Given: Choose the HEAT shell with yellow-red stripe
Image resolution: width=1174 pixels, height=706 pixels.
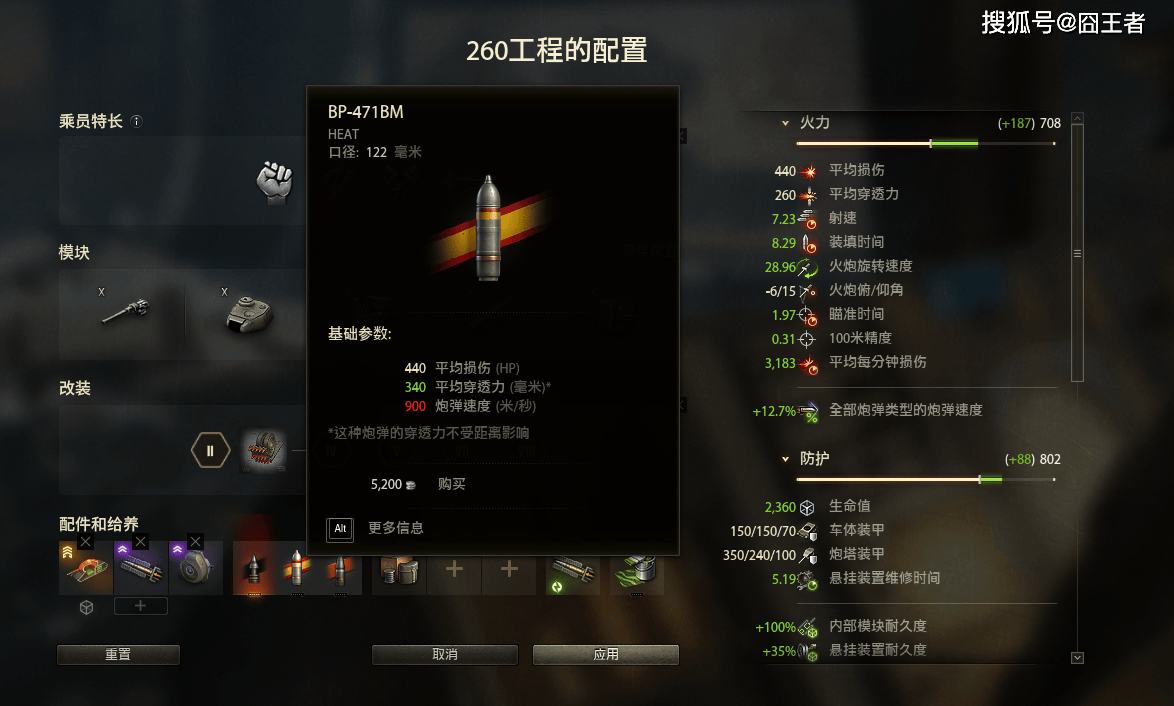Looking at the screenshot, I should [297, 570].
